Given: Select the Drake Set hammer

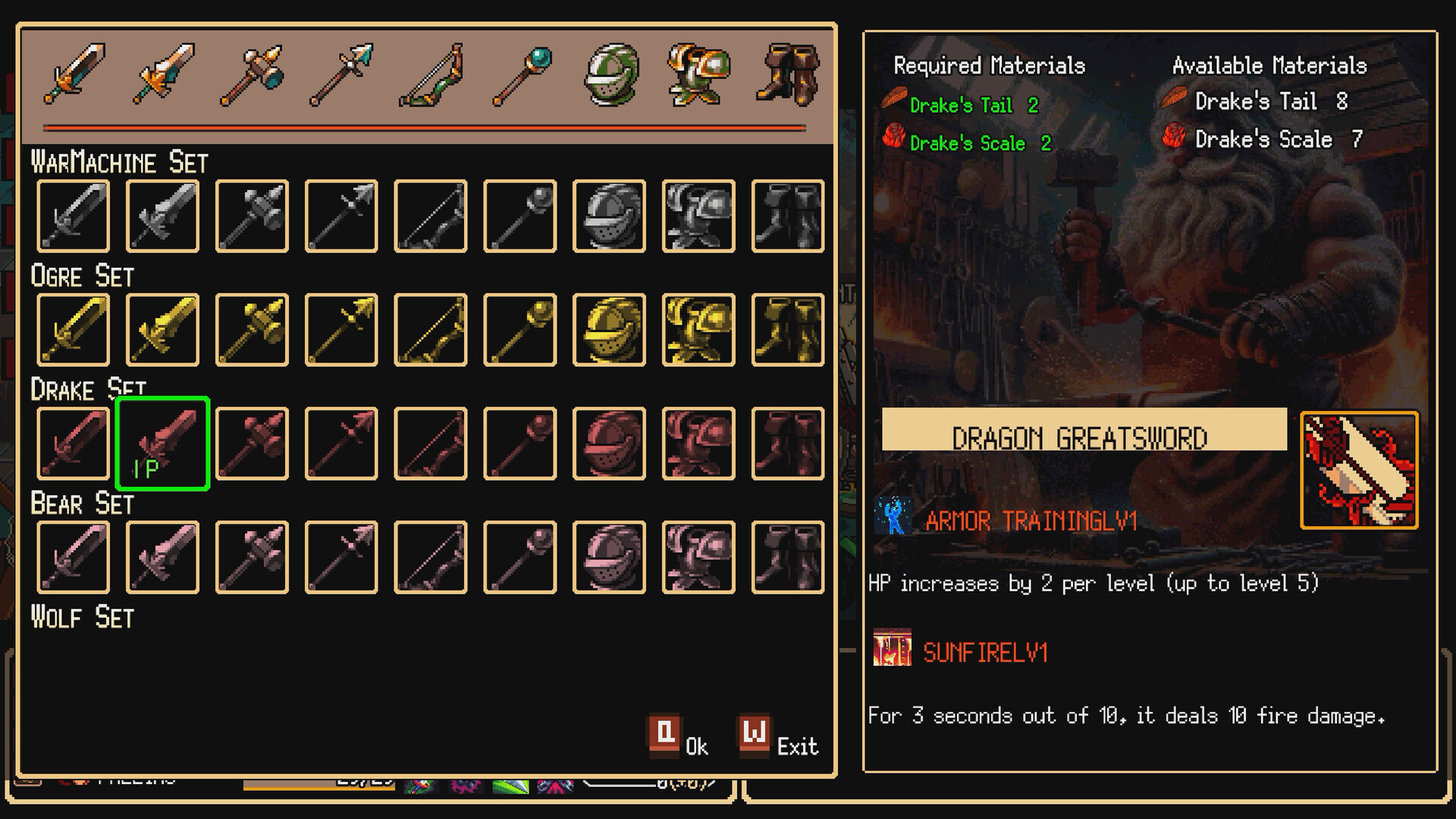Looking at the screenshot, I should pyautogui.click(x=250, y=444).
